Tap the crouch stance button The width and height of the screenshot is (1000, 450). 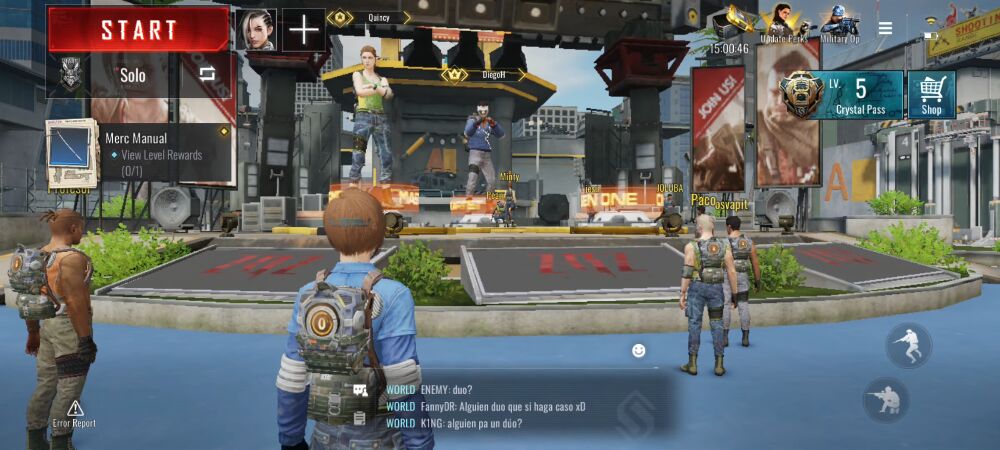coord(886,399)
